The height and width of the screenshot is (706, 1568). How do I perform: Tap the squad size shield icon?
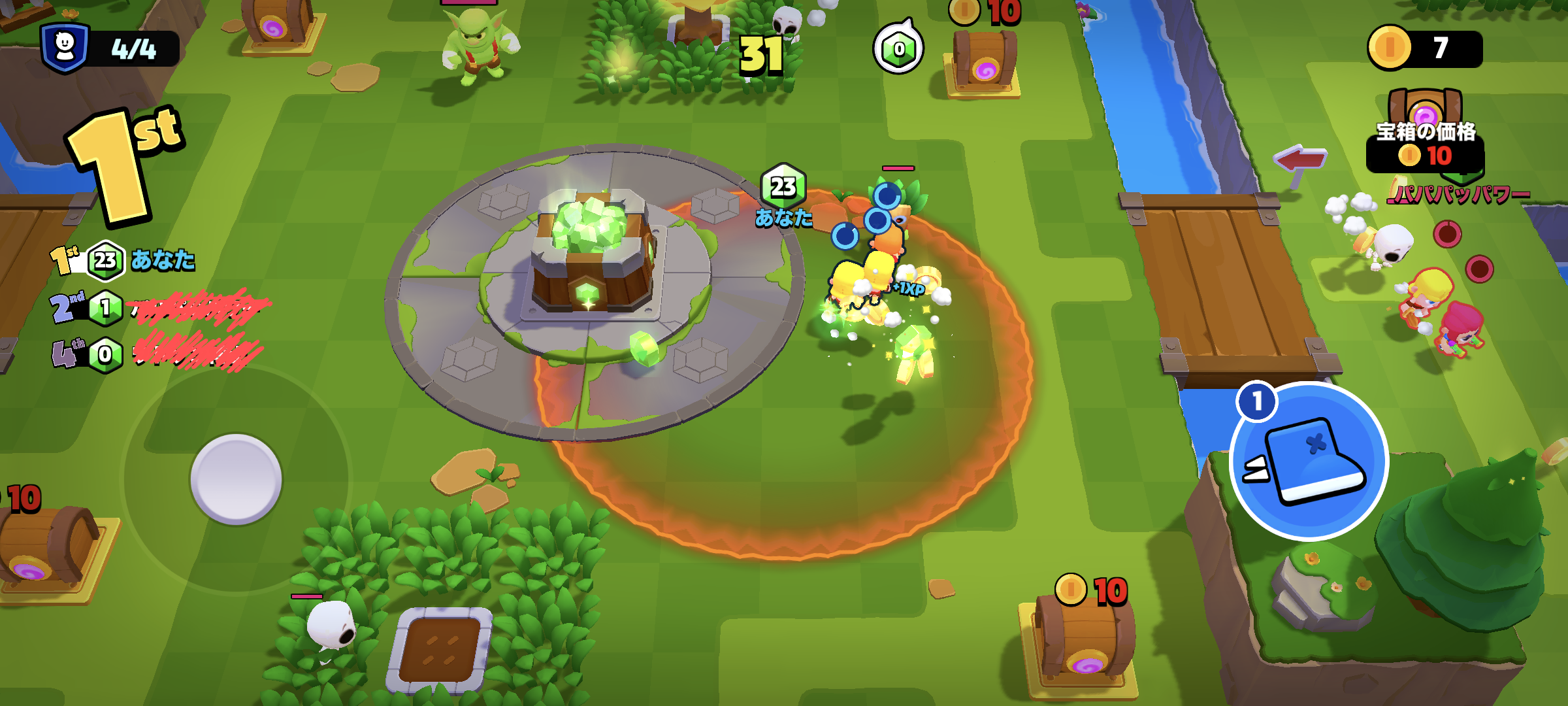65,48
